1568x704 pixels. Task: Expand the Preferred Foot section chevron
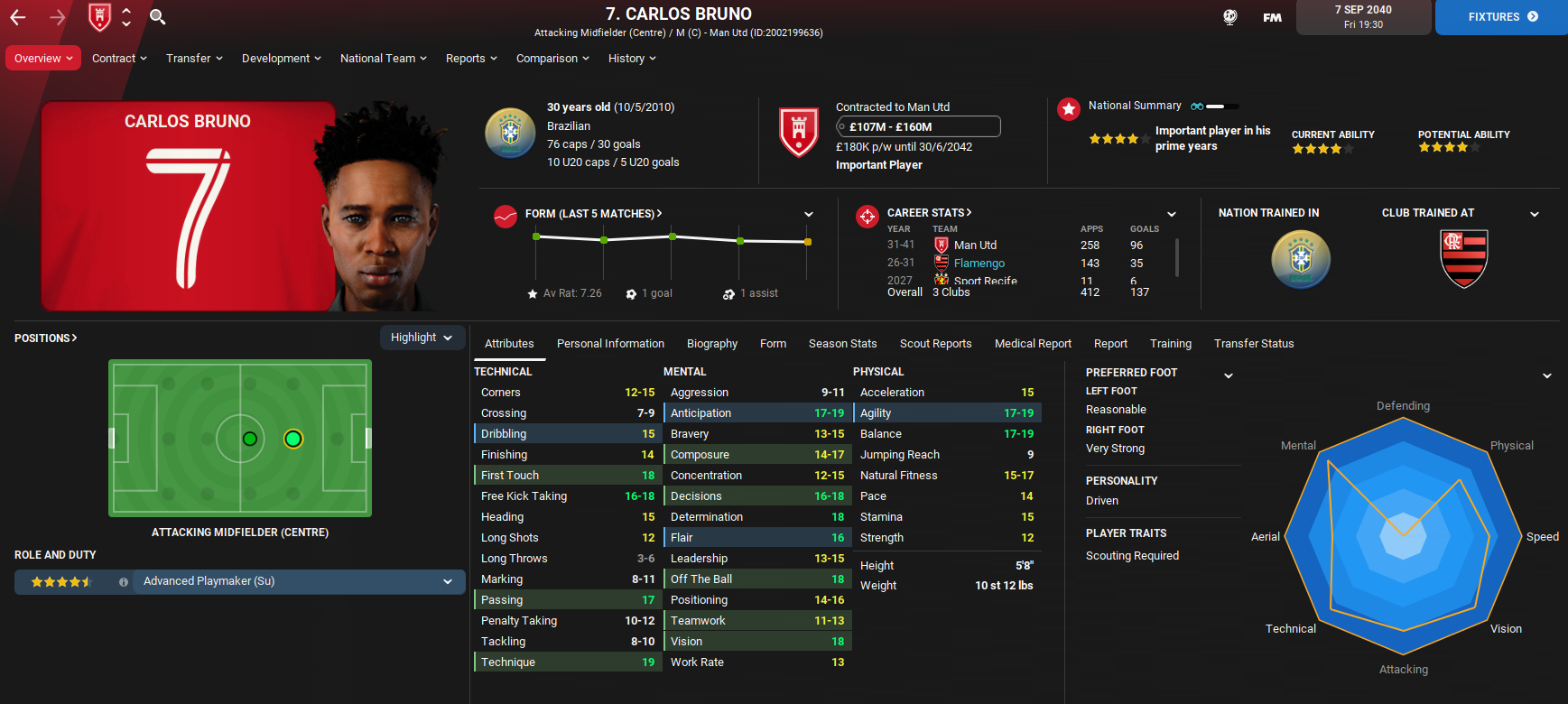[1229, 375]
